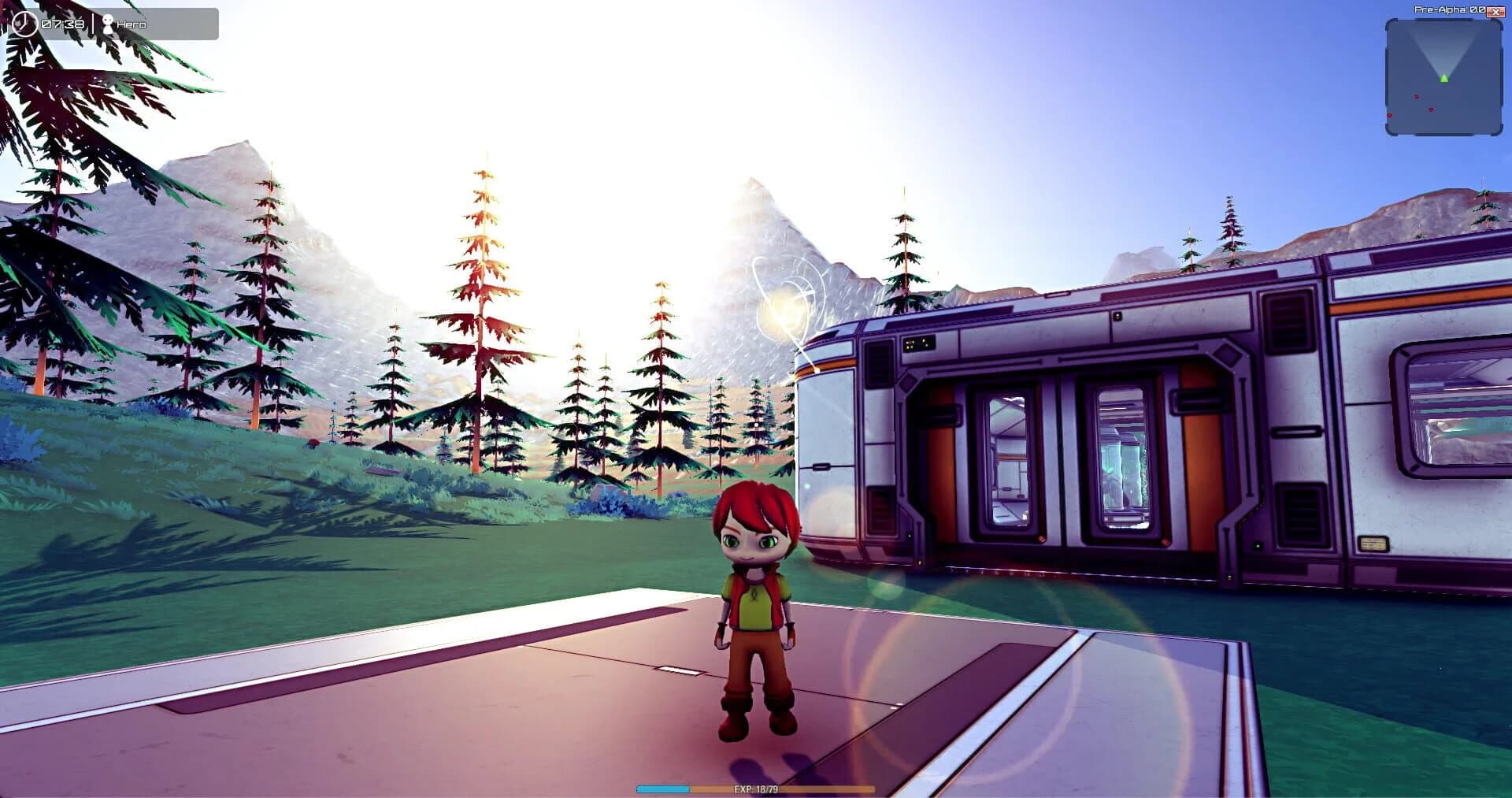Select the Hero name label

pos(132,24)
